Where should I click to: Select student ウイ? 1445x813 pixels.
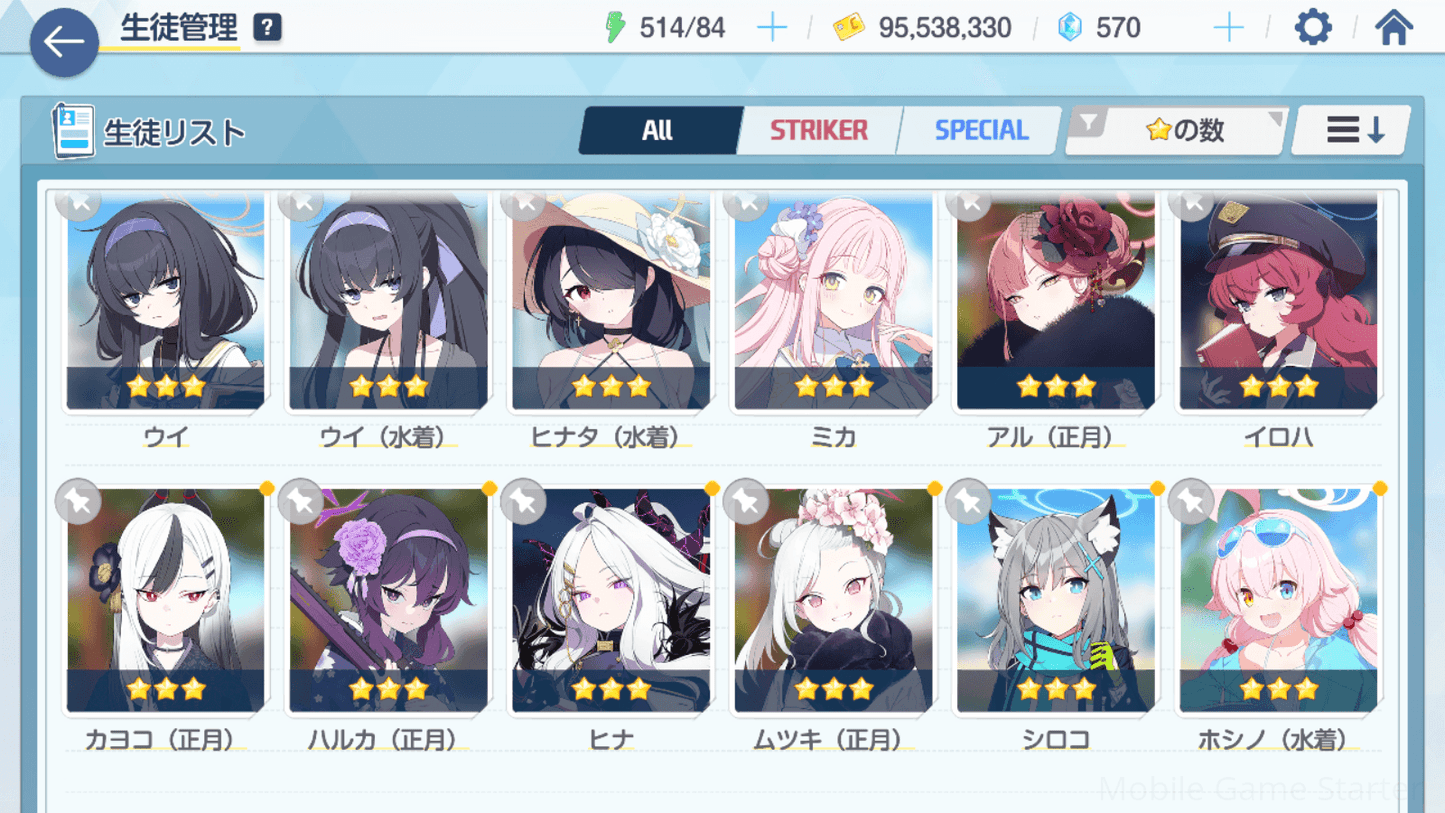click(x=166, y=302)
